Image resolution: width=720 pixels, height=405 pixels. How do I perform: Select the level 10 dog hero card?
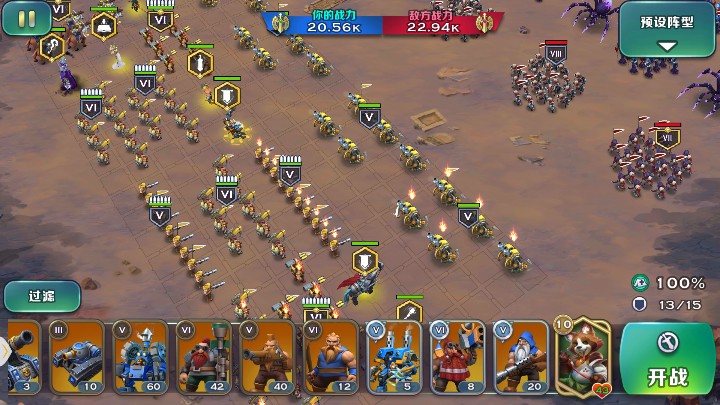[582, 357]
